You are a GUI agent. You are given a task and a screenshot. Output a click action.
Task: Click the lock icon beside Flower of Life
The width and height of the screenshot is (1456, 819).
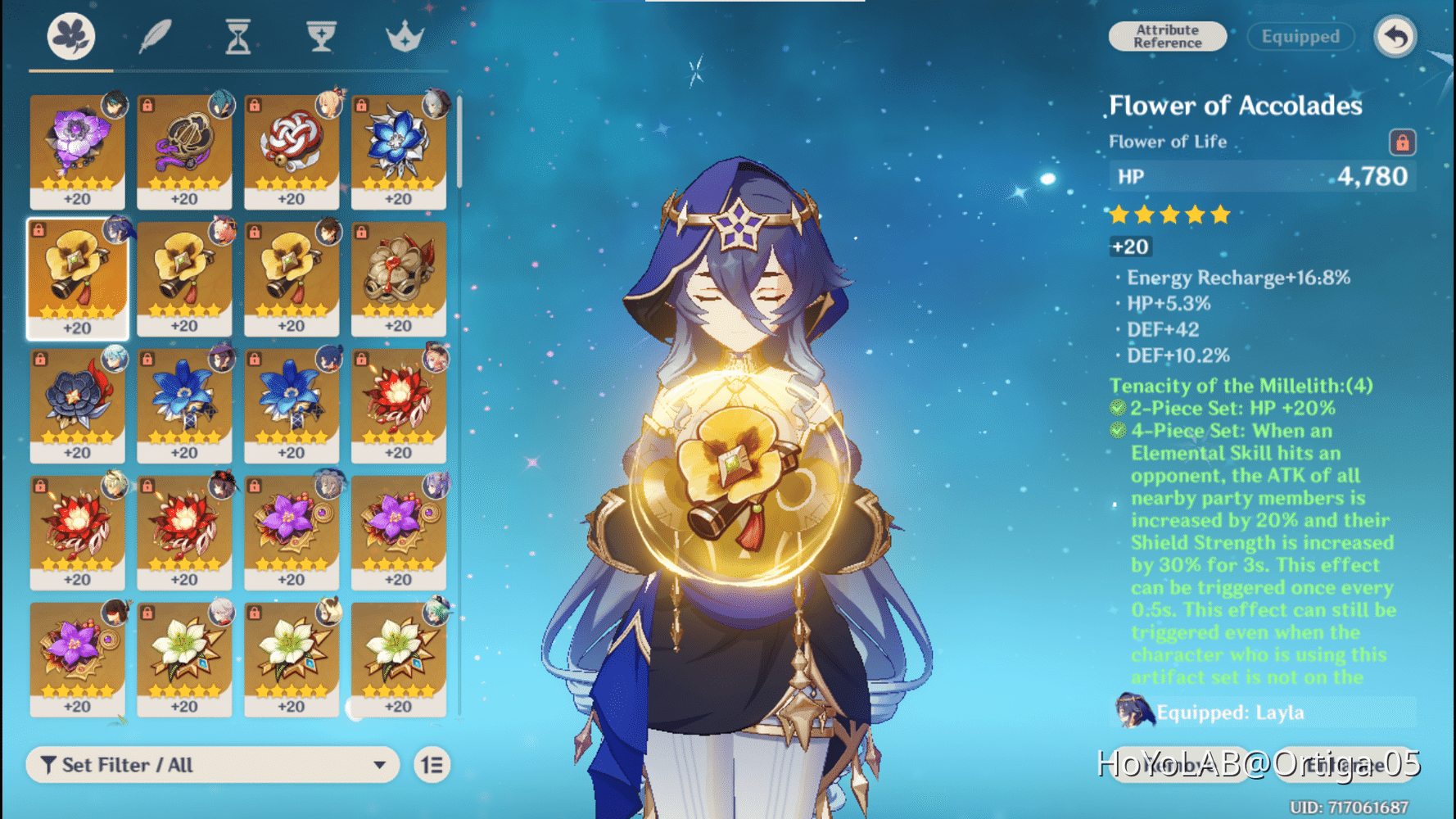[1403, 141]
